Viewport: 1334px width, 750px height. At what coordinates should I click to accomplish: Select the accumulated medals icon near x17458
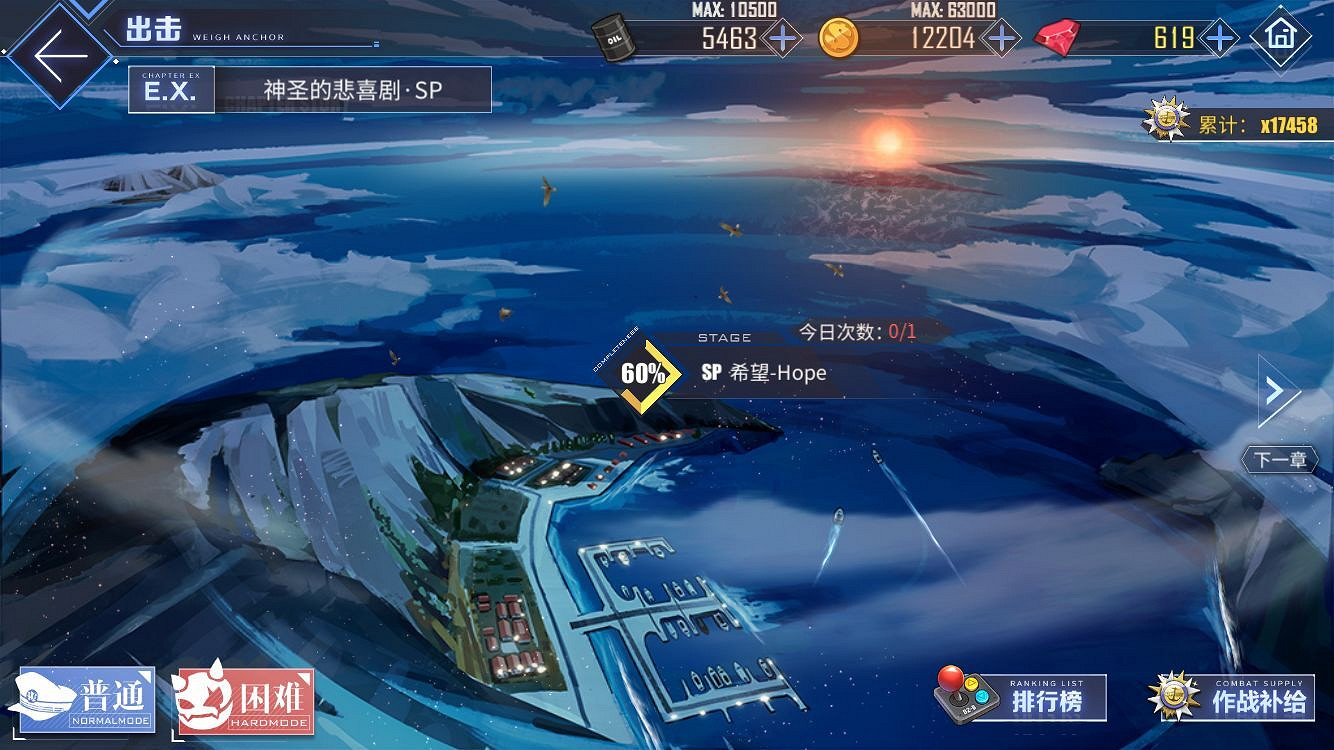click(x=1163, y=122)
